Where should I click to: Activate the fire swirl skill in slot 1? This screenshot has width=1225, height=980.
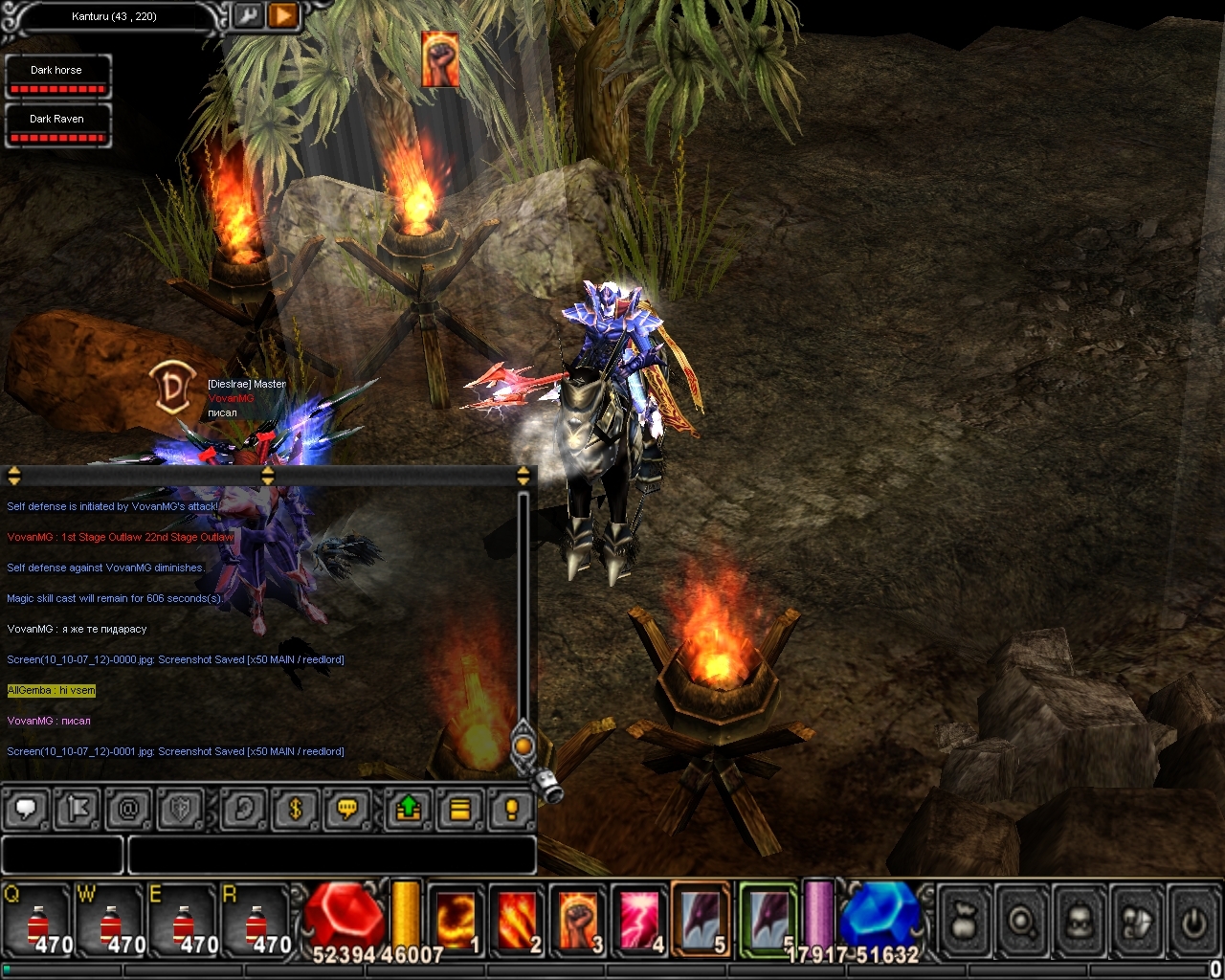click(456, 921)
